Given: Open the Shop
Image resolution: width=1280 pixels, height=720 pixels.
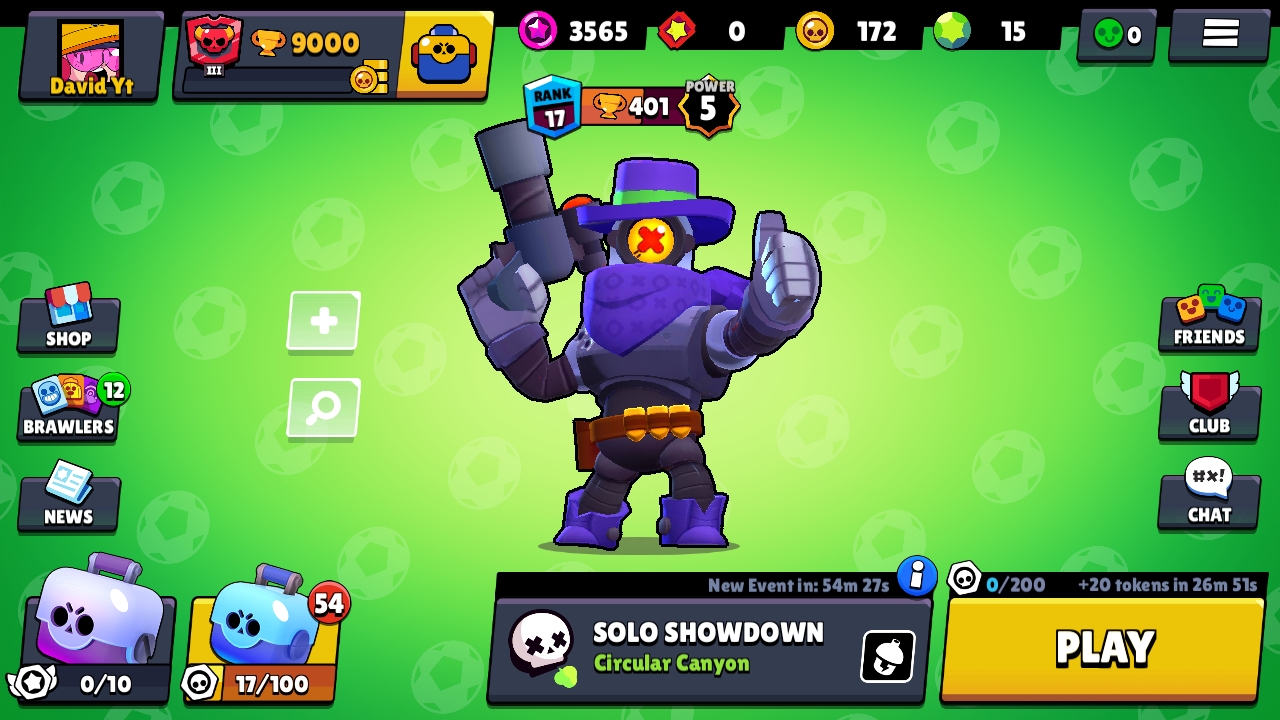Looking at the screenshot, I should click(68, 320).
